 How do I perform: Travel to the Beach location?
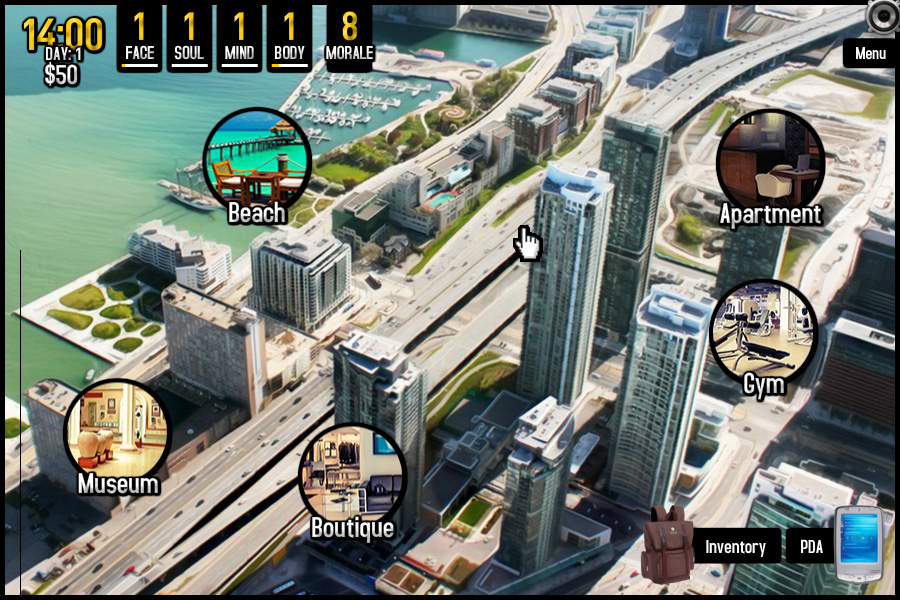[257, 162]
